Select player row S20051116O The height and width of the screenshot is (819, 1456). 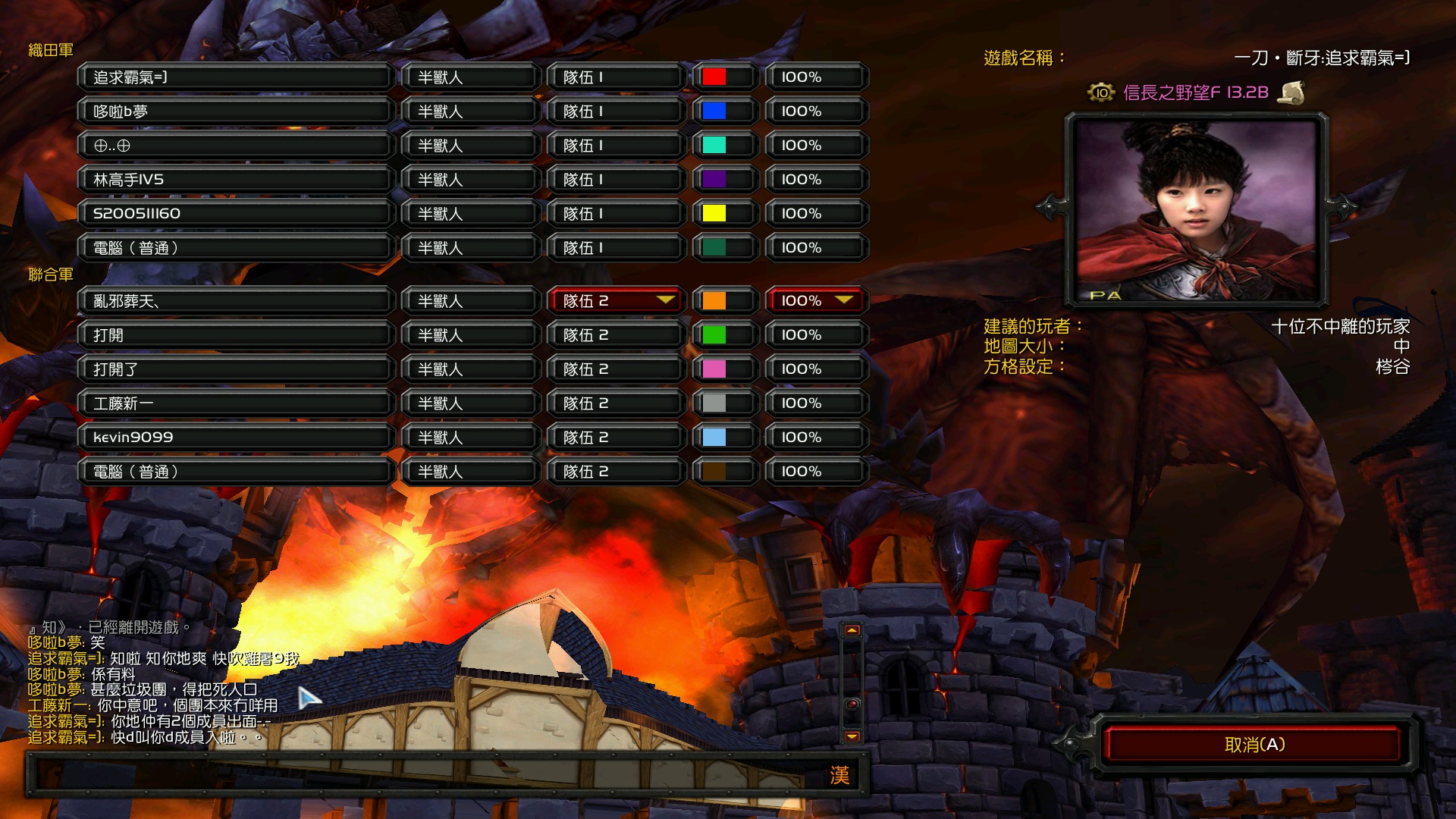[x=235, y=214]
